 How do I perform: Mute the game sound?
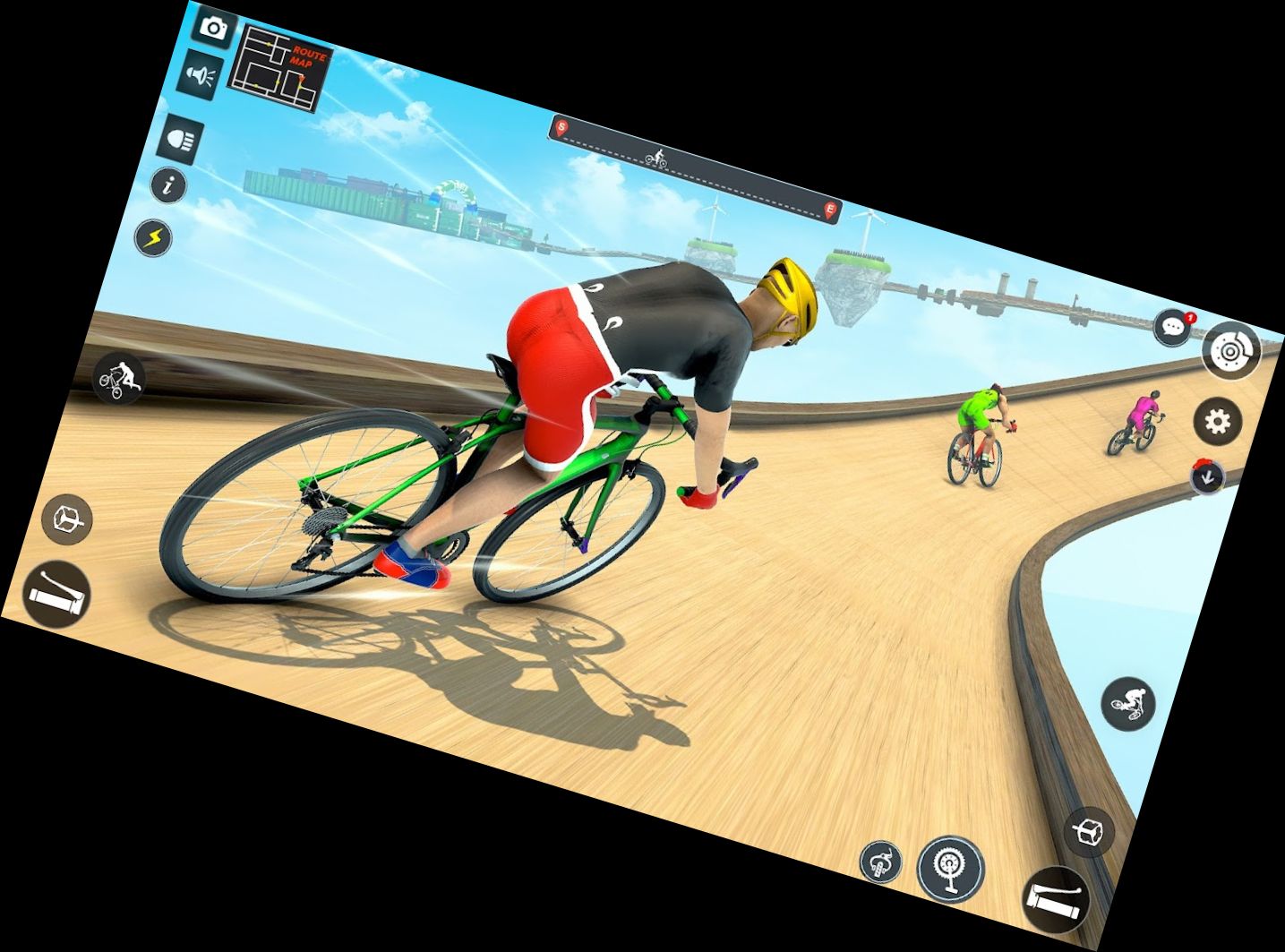(201, 74)
